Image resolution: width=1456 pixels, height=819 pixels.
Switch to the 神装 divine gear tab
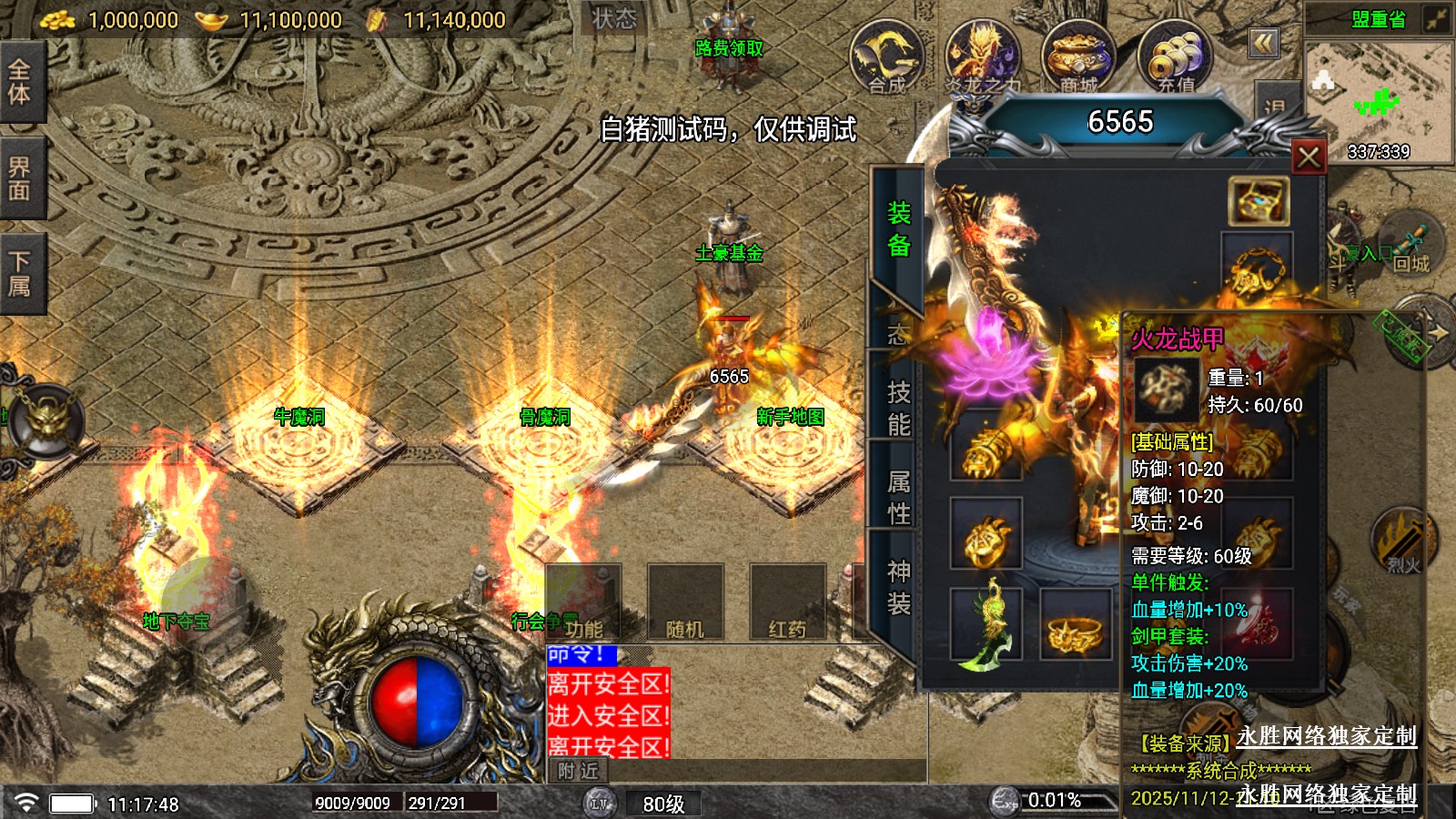click(898, 587)
